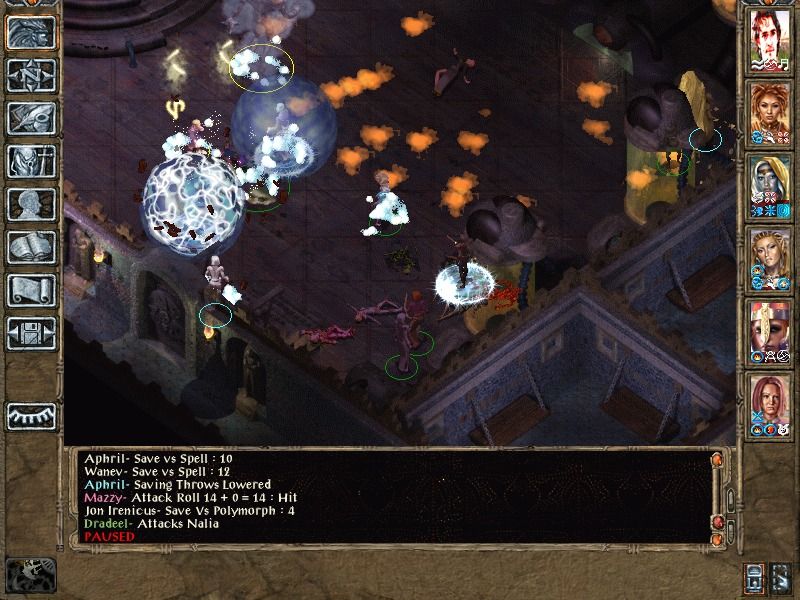Image resolution: width=800 pixels, height=600 pixels.
Task: Open the mage spellbook
Action: [x=30, y=247]
